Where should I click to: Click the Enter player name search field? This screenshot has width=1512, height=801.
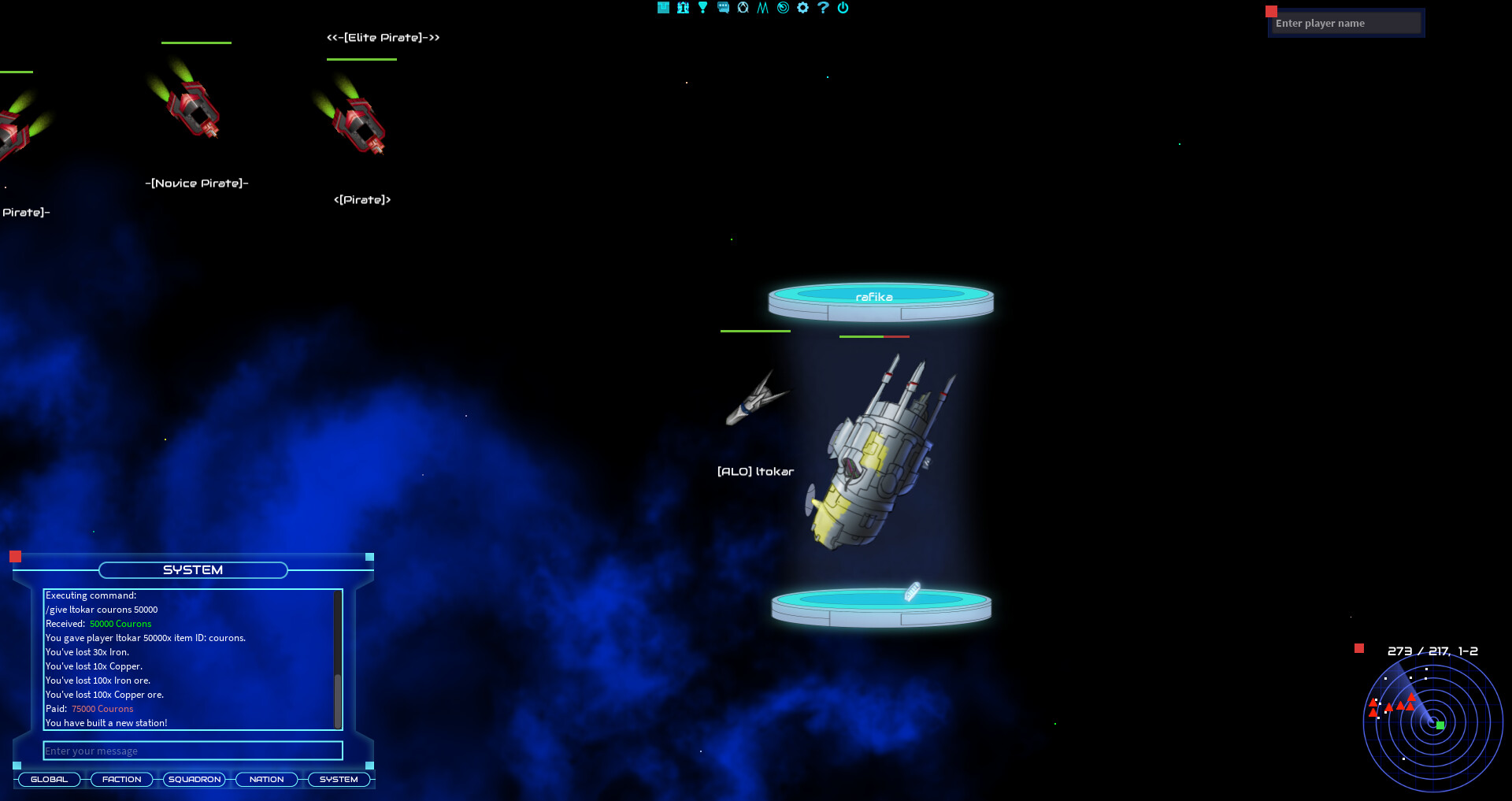pyautogui.click(x=1346, y=23)
